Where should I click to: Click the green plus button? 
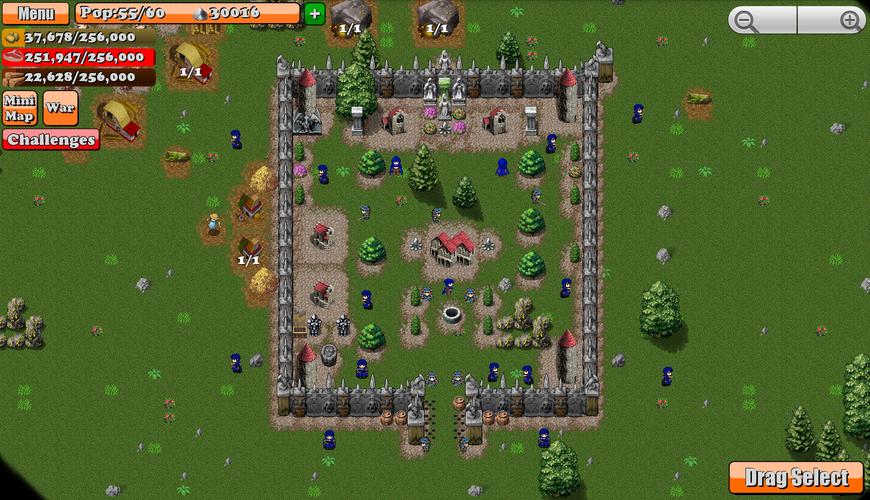314,13
